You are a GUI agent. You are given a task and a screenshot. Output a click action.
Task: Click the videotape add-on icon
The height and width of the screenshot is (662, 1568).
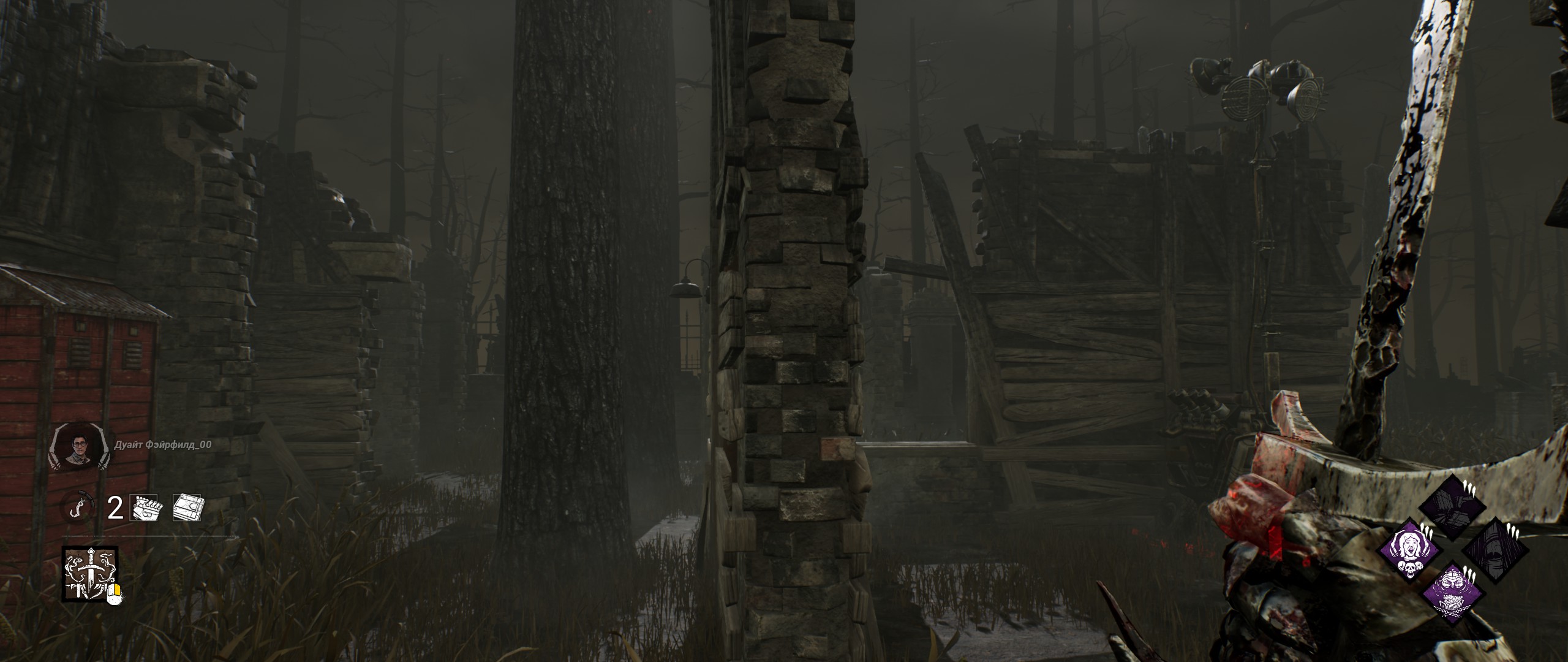(187, 507)
